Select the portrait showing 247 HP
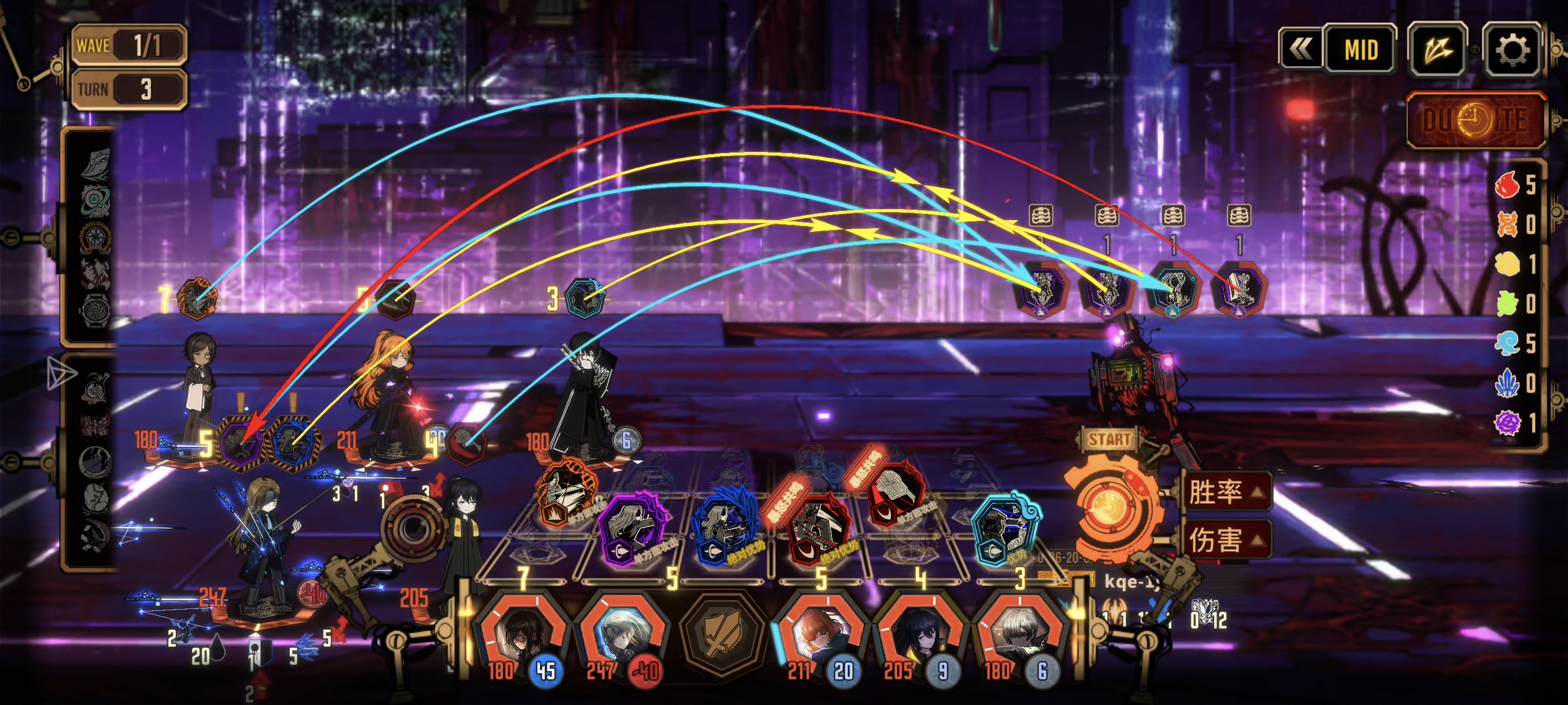 pyautogui.click(x=623, y=636)
